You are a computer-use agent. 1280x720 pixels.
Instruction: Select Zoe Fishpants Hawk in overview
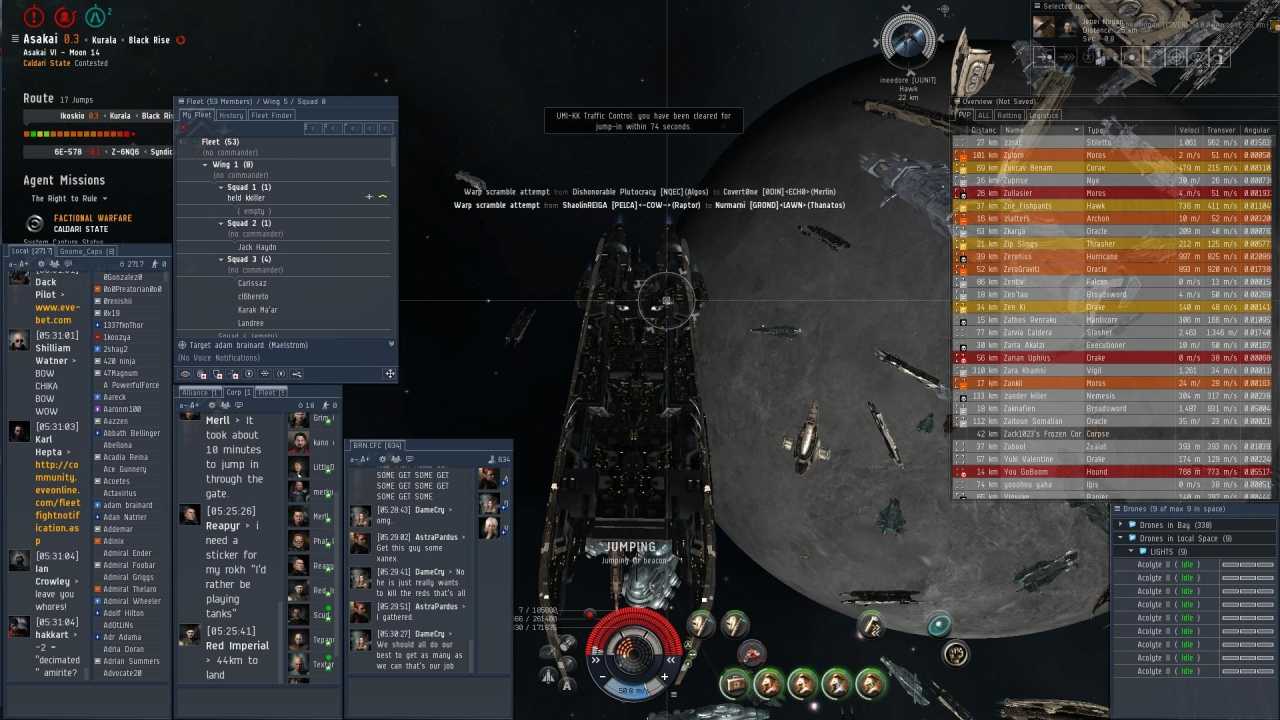(1030, 206)
